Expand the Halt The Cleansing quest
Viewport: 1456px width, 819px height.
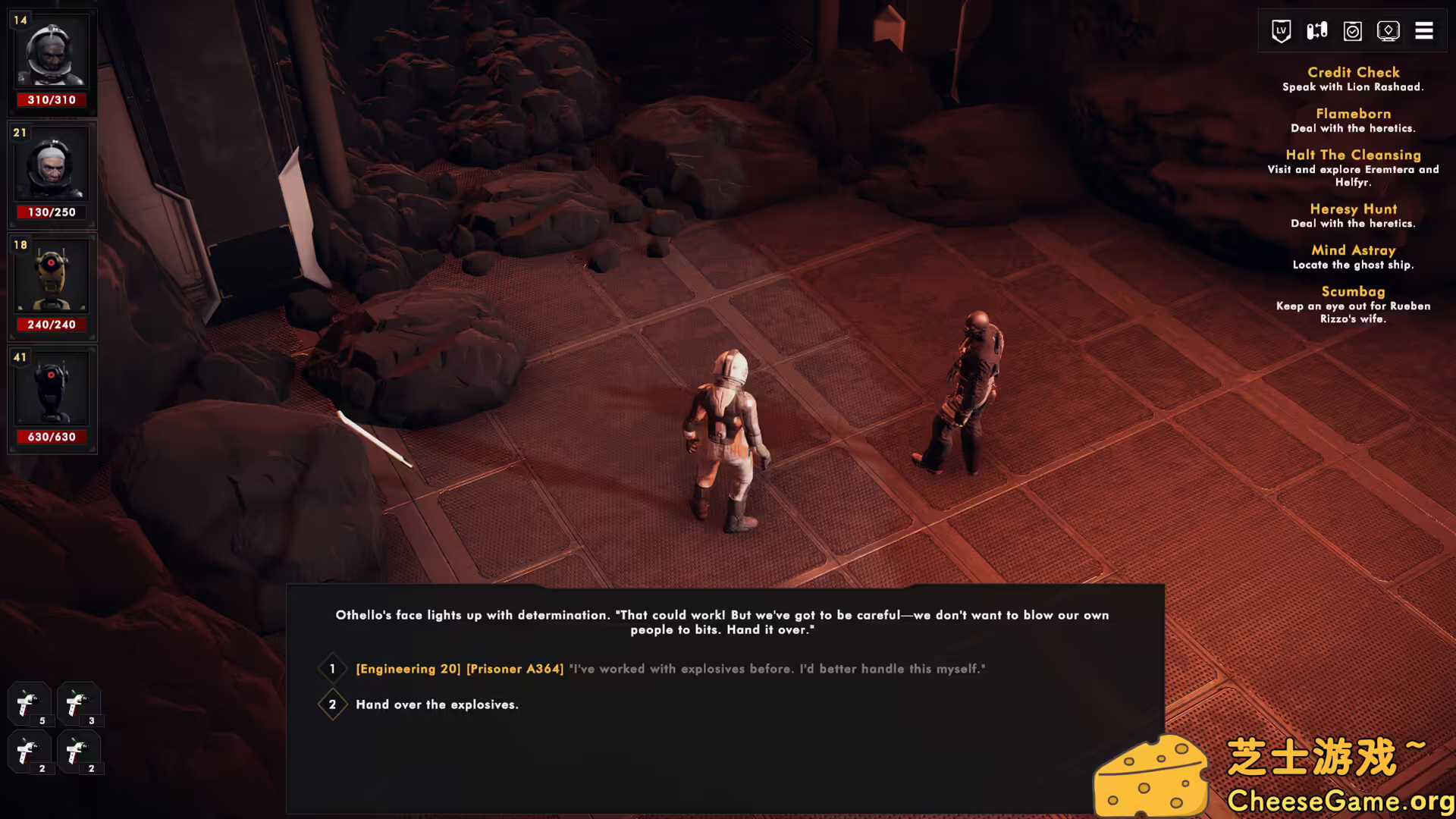pos(1354,154)
